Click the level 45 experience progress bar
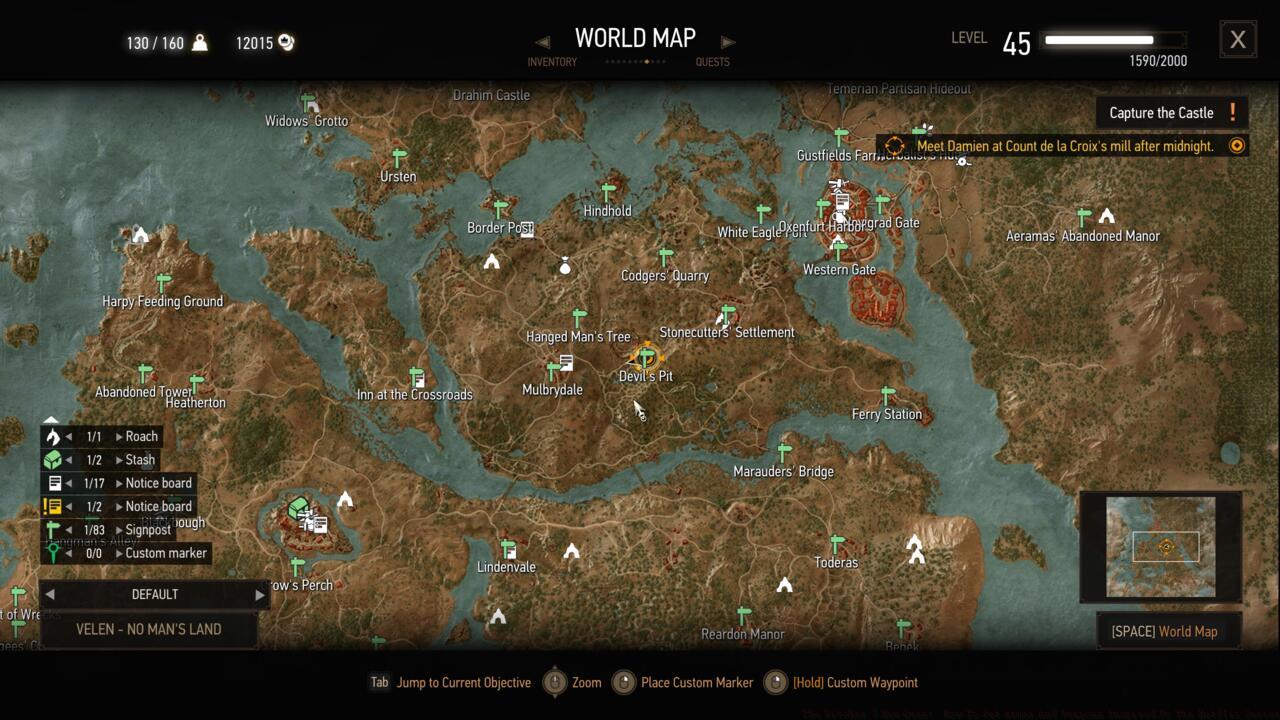The image size is (1280, 720). coord(1113,41)
